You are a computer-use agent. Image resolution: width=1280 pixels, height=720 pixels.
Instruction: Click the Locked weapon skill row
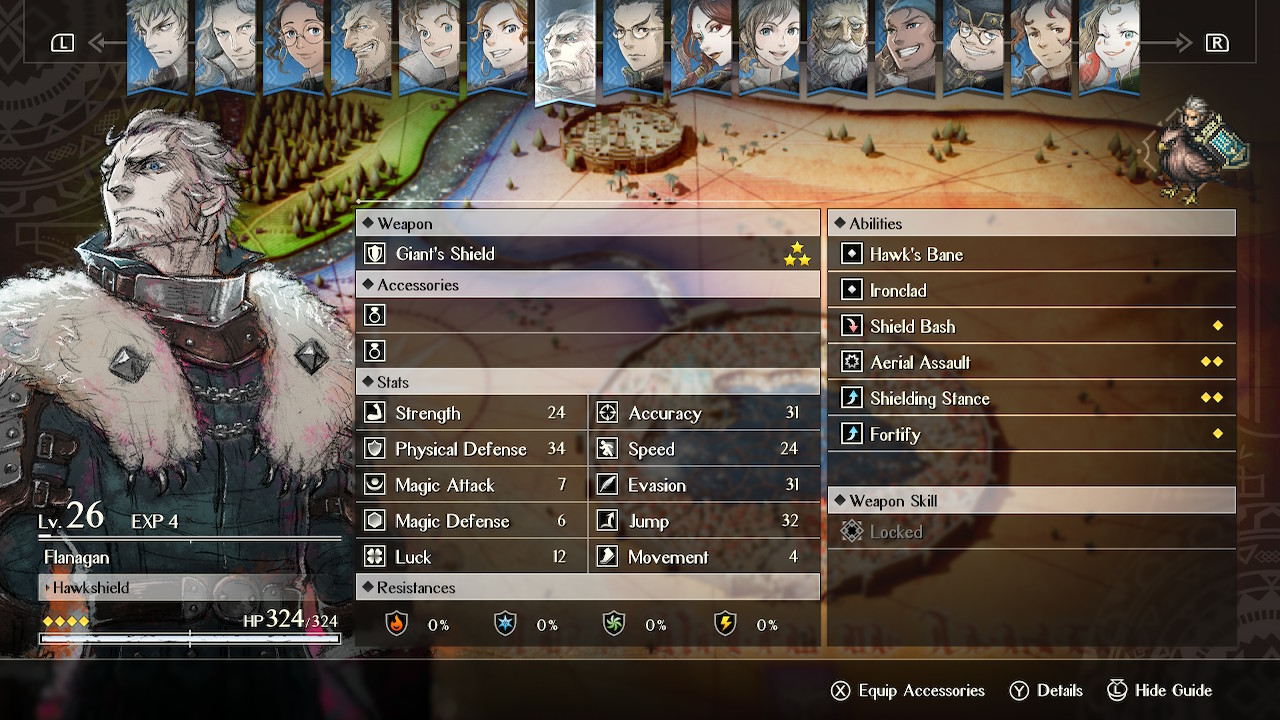tap(1031, 532)
